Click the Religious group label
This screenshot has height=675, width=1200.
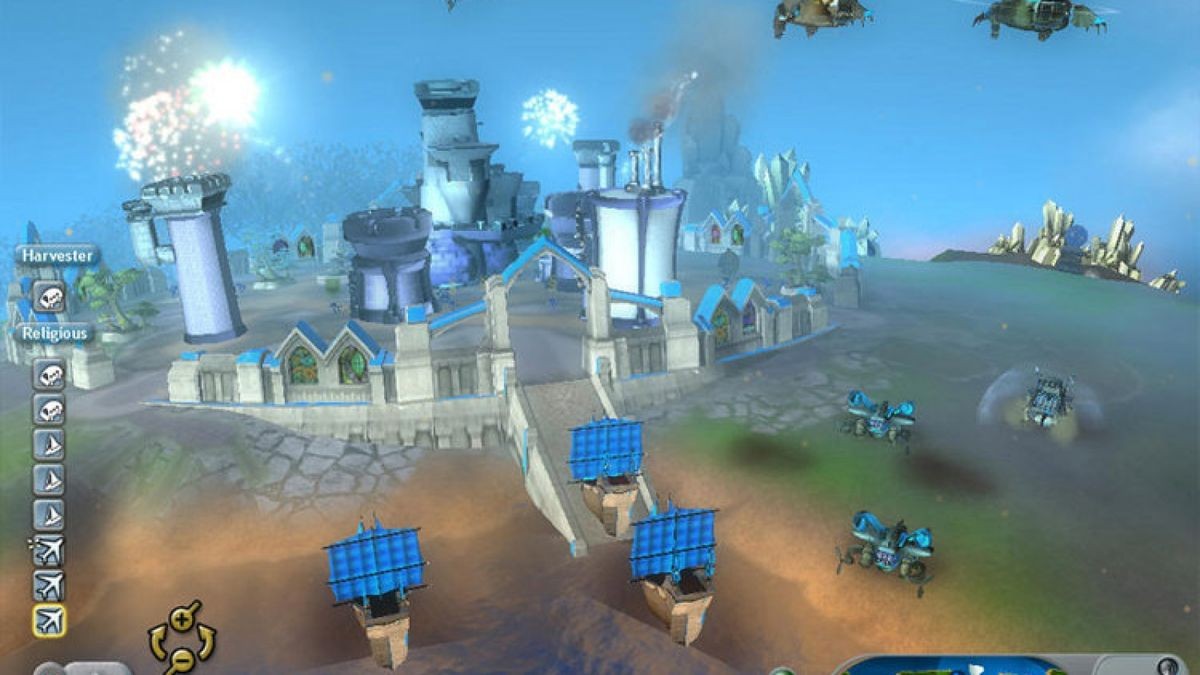pos(55,332)
